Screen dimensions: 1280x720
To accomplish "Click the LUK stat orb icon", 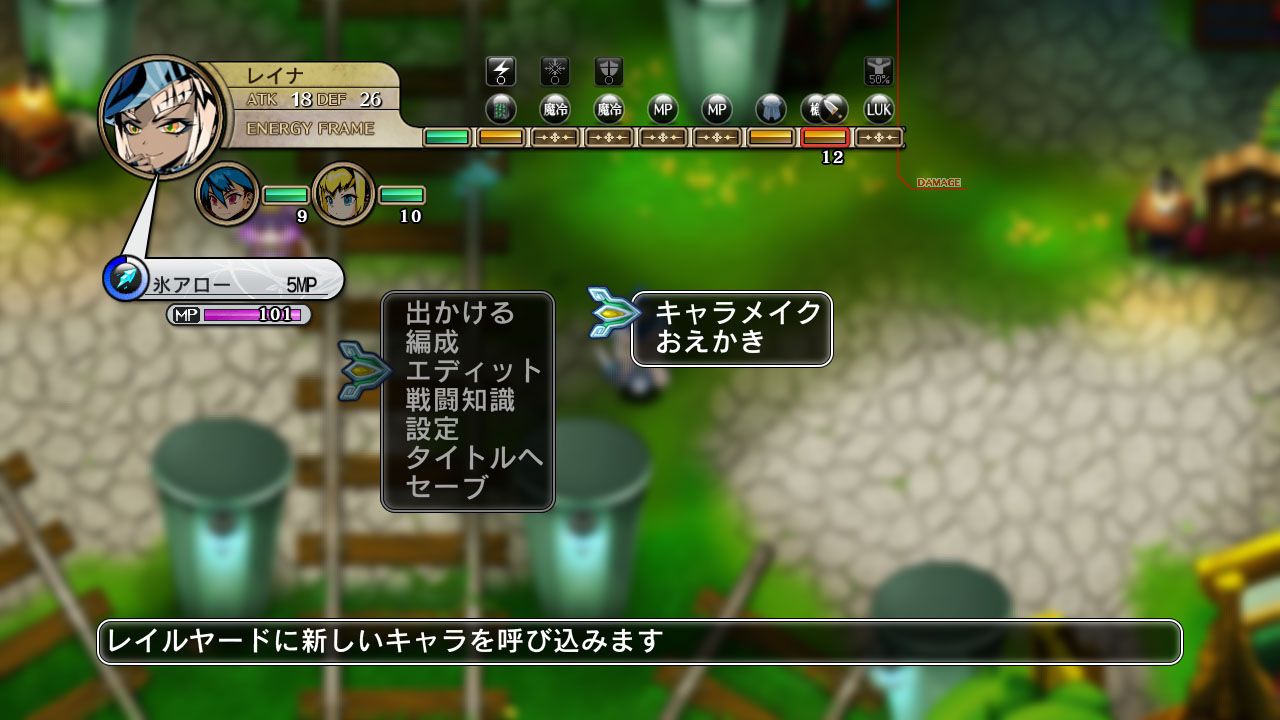I will tap(880, 110).
